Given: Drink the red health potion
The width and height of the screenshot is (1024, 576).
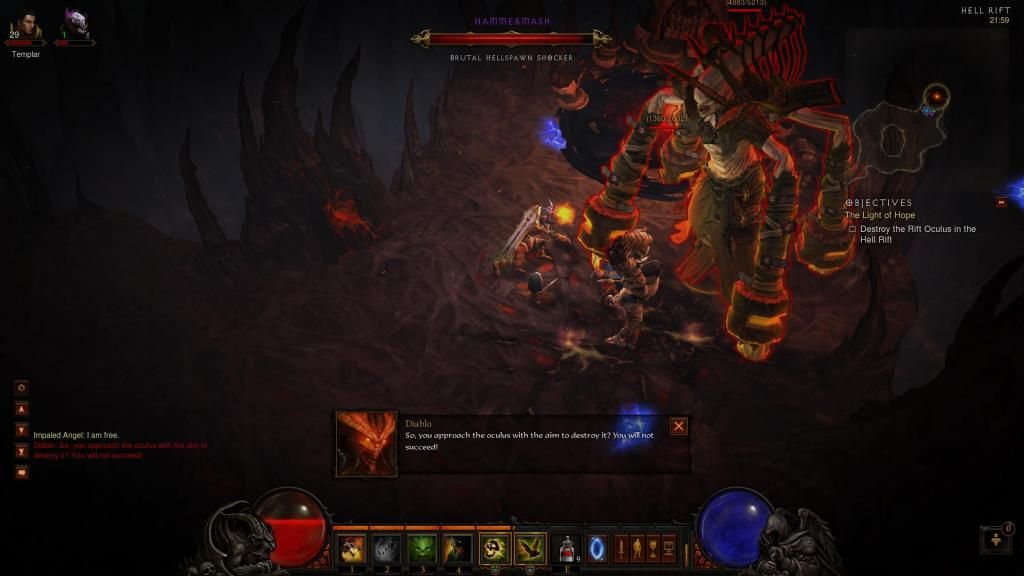Looking at the screenshot, I should tap(567, 547).
